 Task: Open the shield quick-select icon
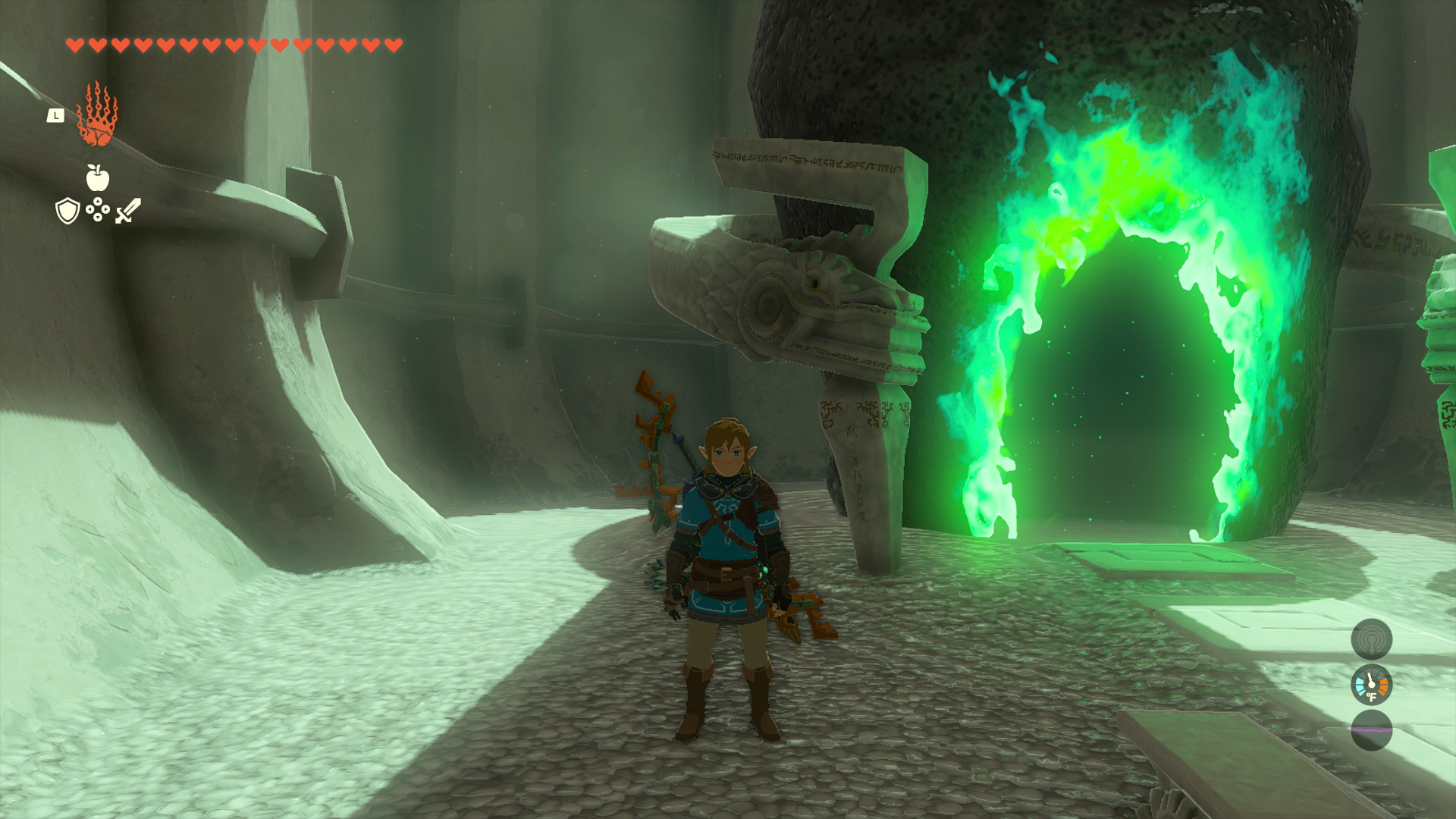tap(68, 211)
